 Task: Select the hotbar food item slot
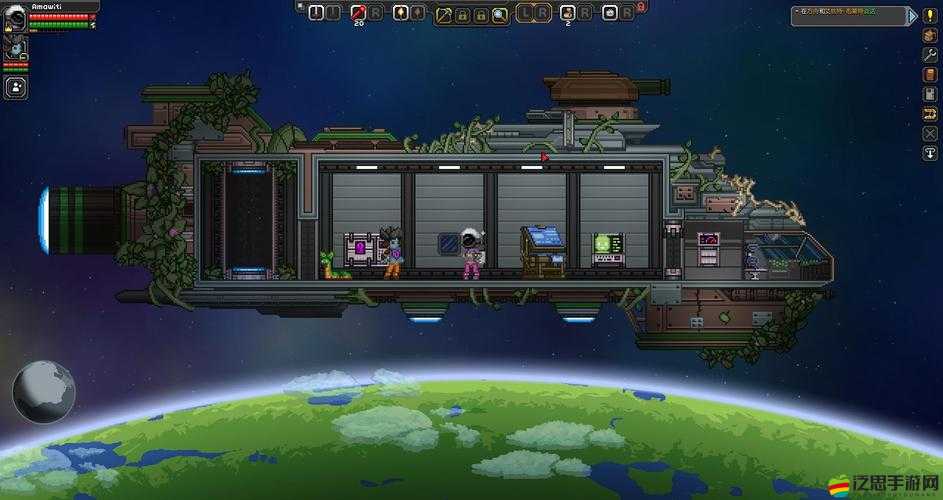[x=567, y=12]
